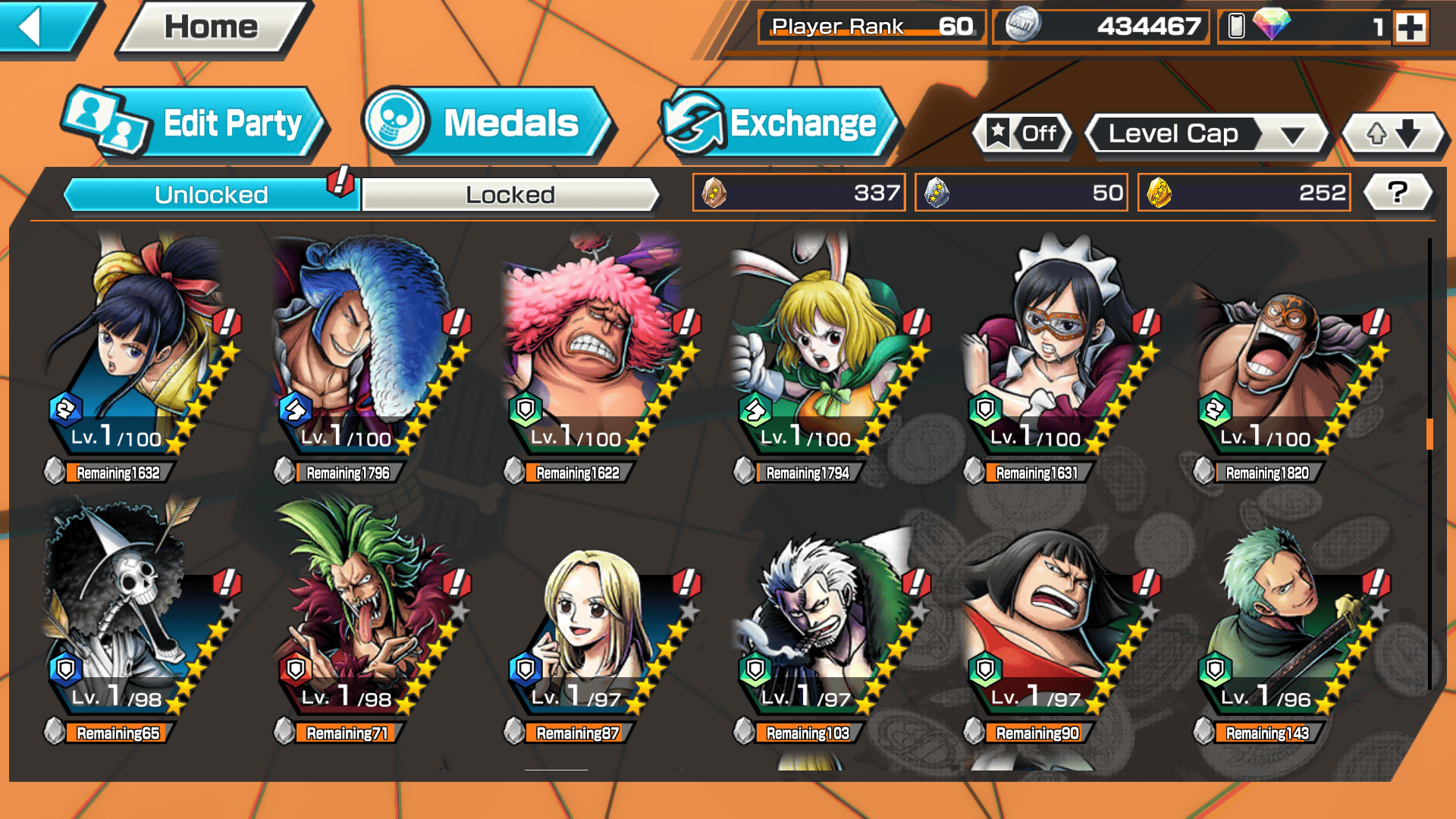Select the pink afro character card

(599, 356)
